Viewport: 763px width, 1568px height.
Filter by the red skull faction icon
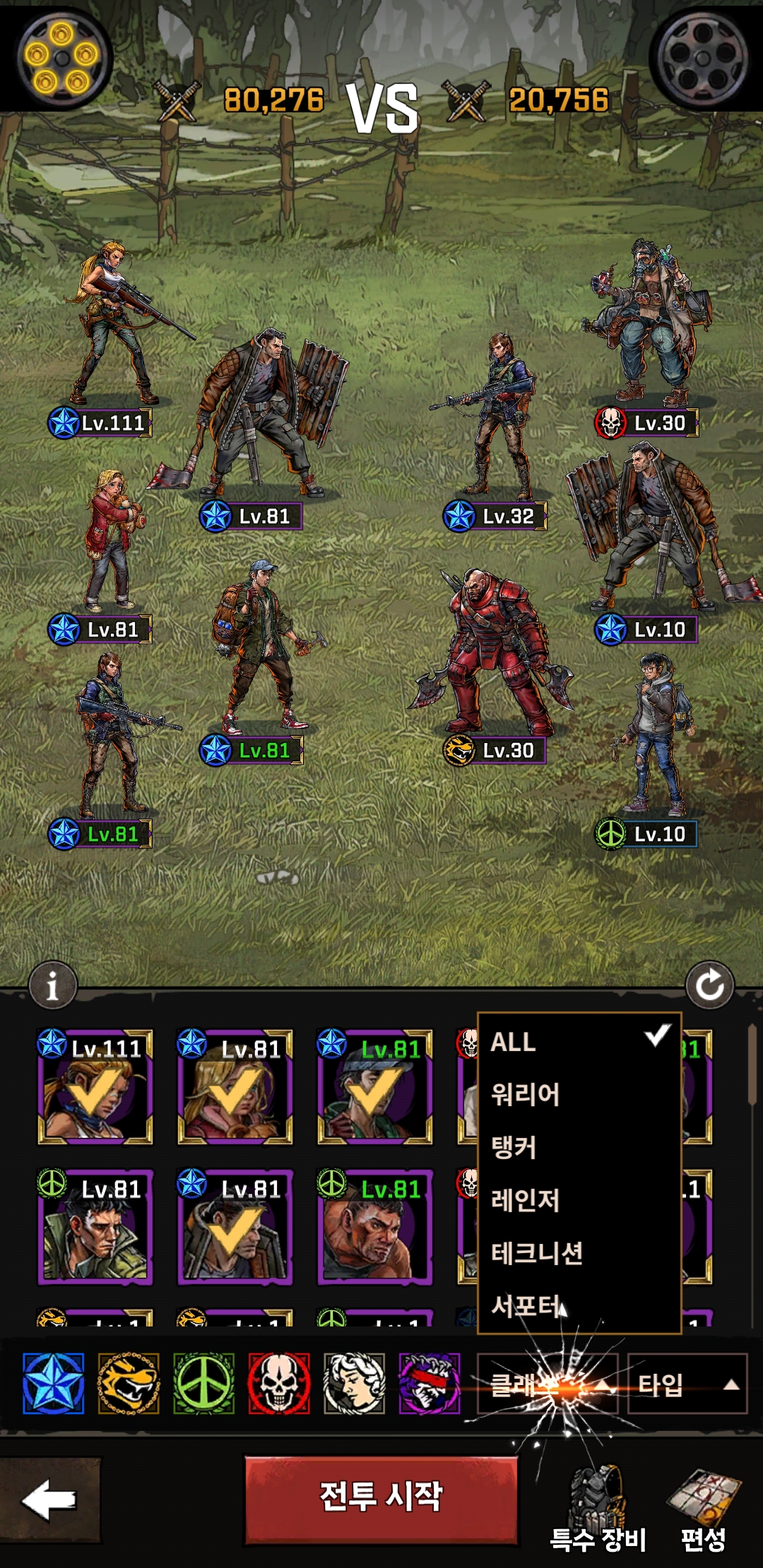click(279, 1384)
